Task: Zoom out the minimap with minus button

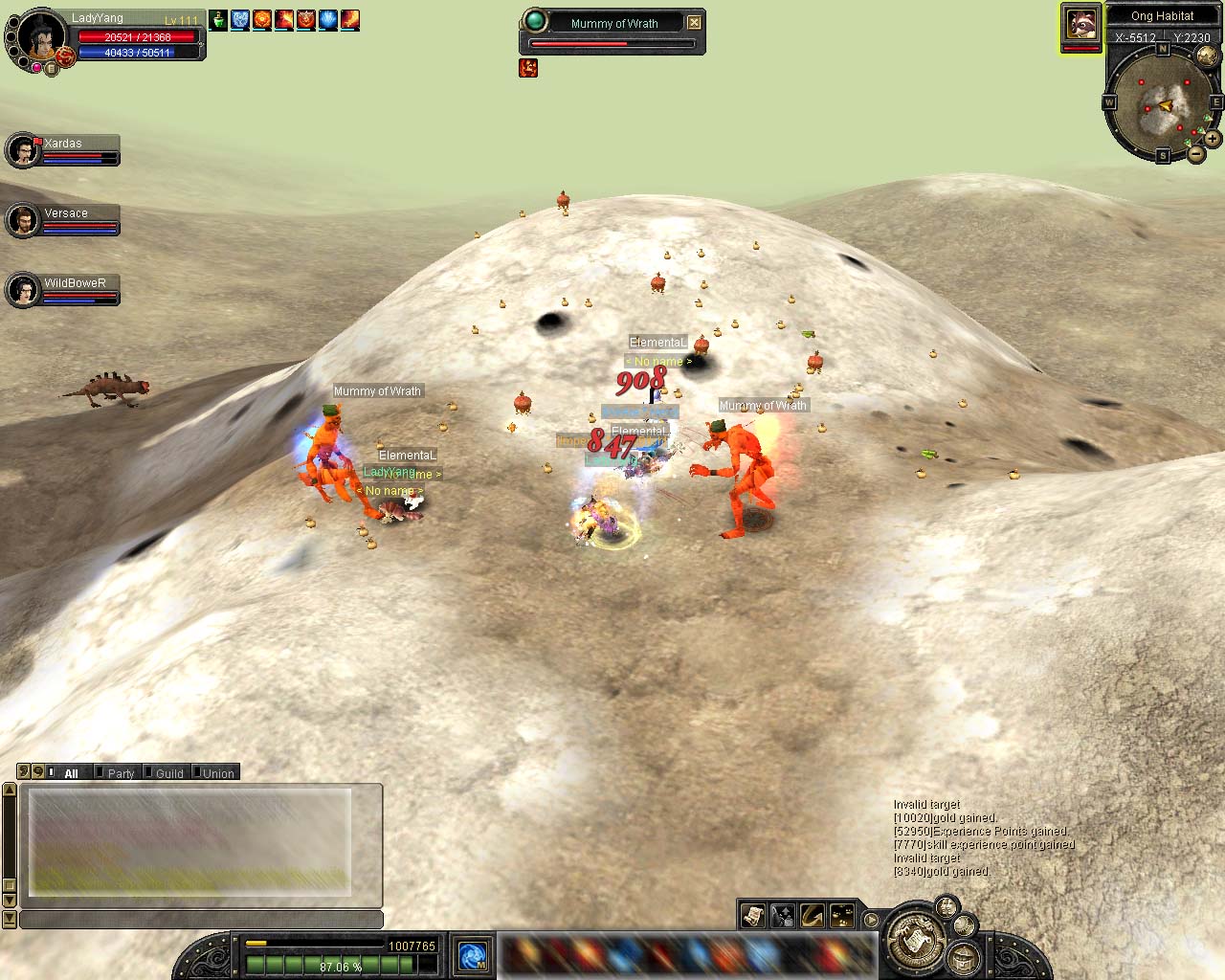Action: (1195, 153)
